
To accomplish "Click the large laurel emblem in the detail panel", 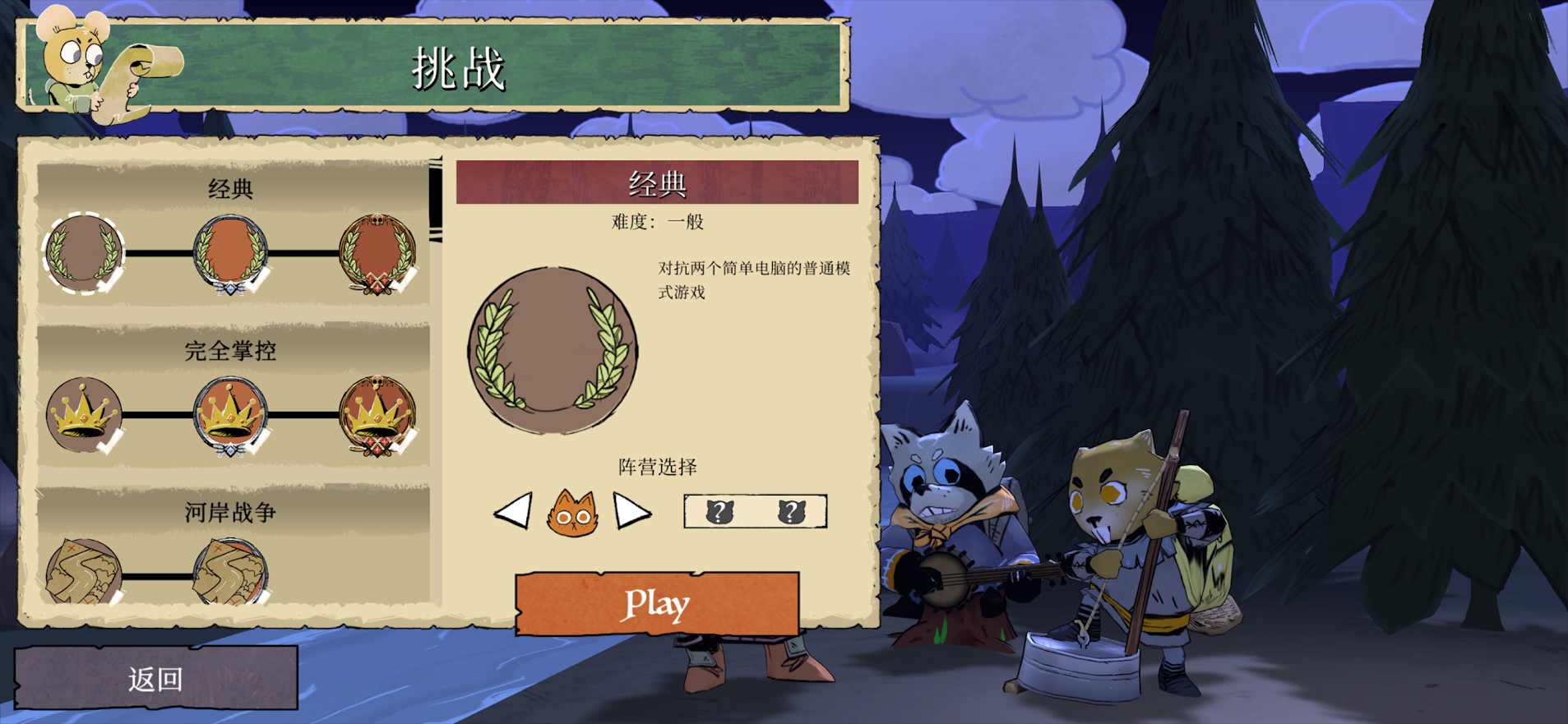I will click(x=553, y=349).
